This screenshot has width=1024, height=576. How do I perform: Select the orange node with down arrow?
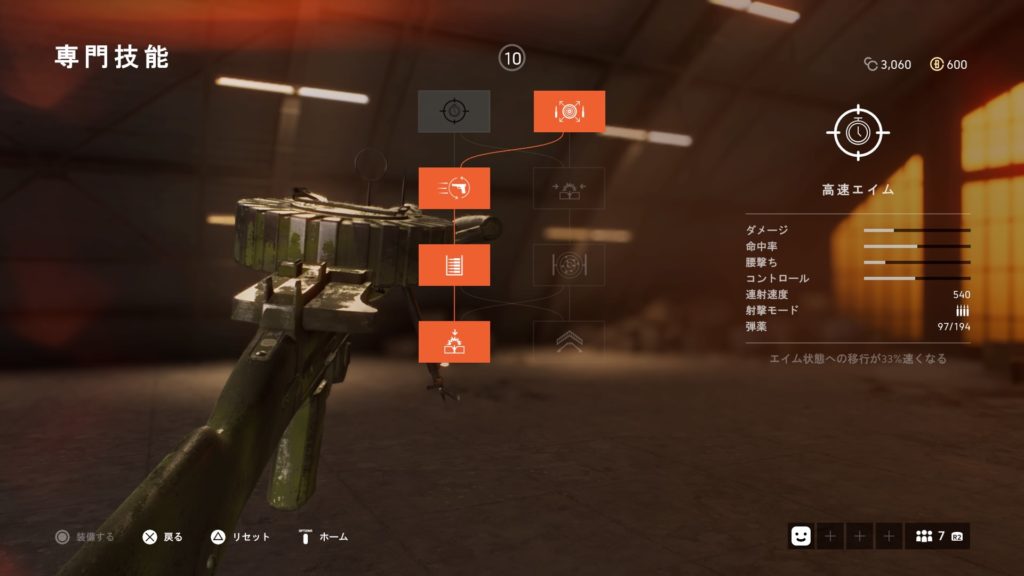454,342
